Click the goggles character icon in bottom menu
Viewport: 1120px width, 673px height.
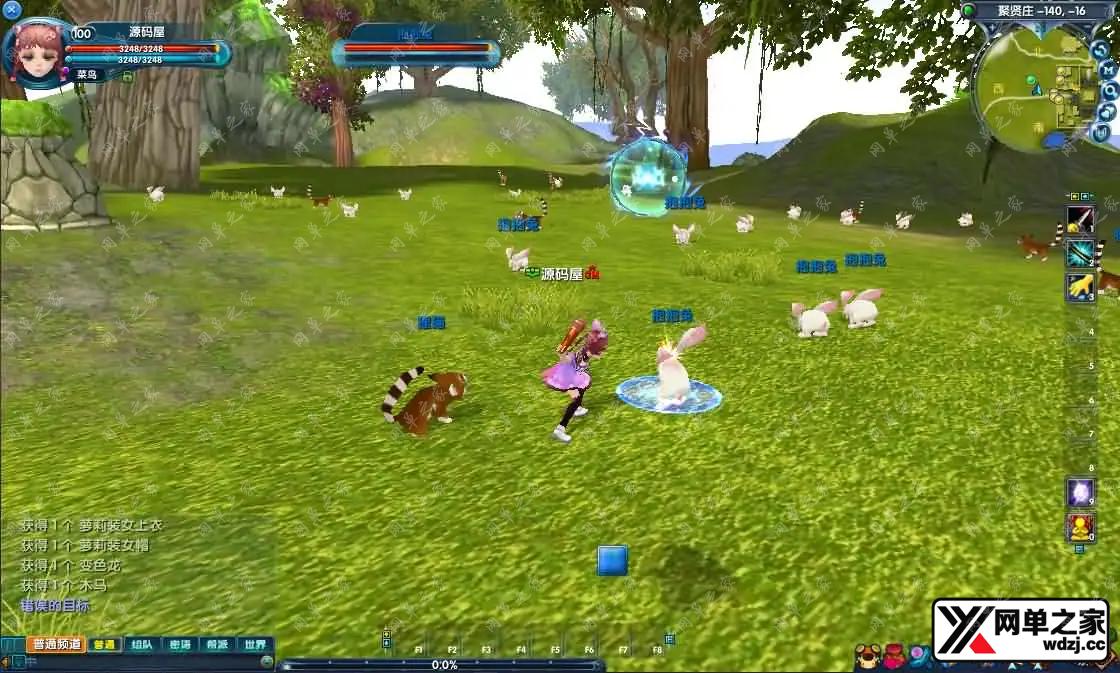tap(867, 656)
